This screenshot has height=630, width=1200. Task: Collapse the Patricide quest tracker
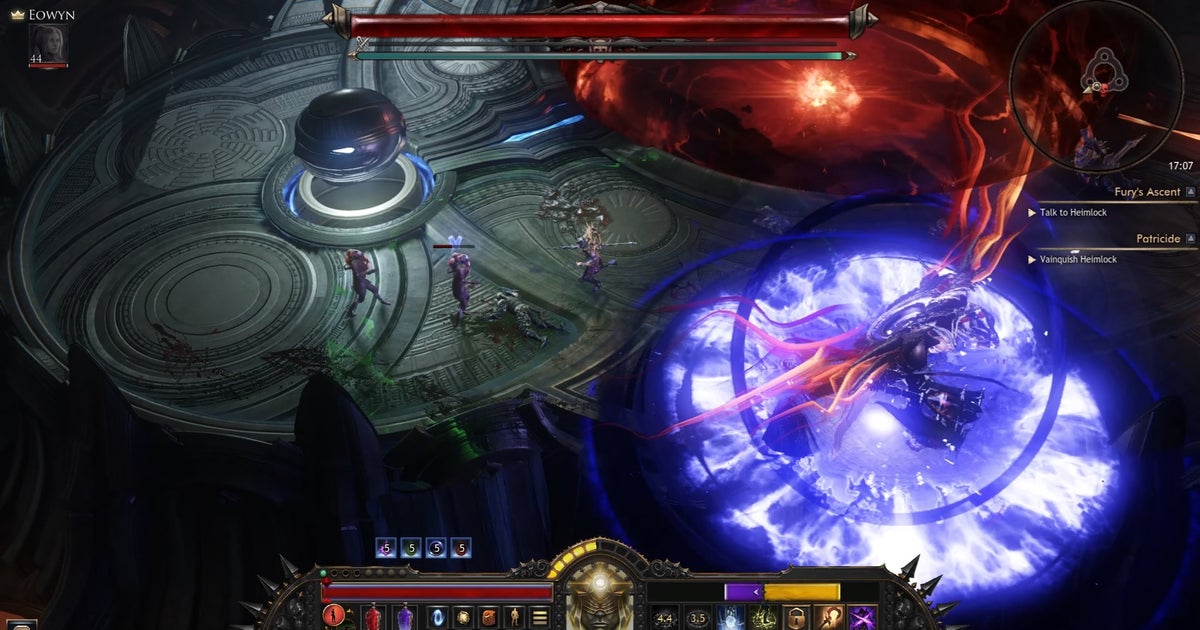[x=1190, y=239]
